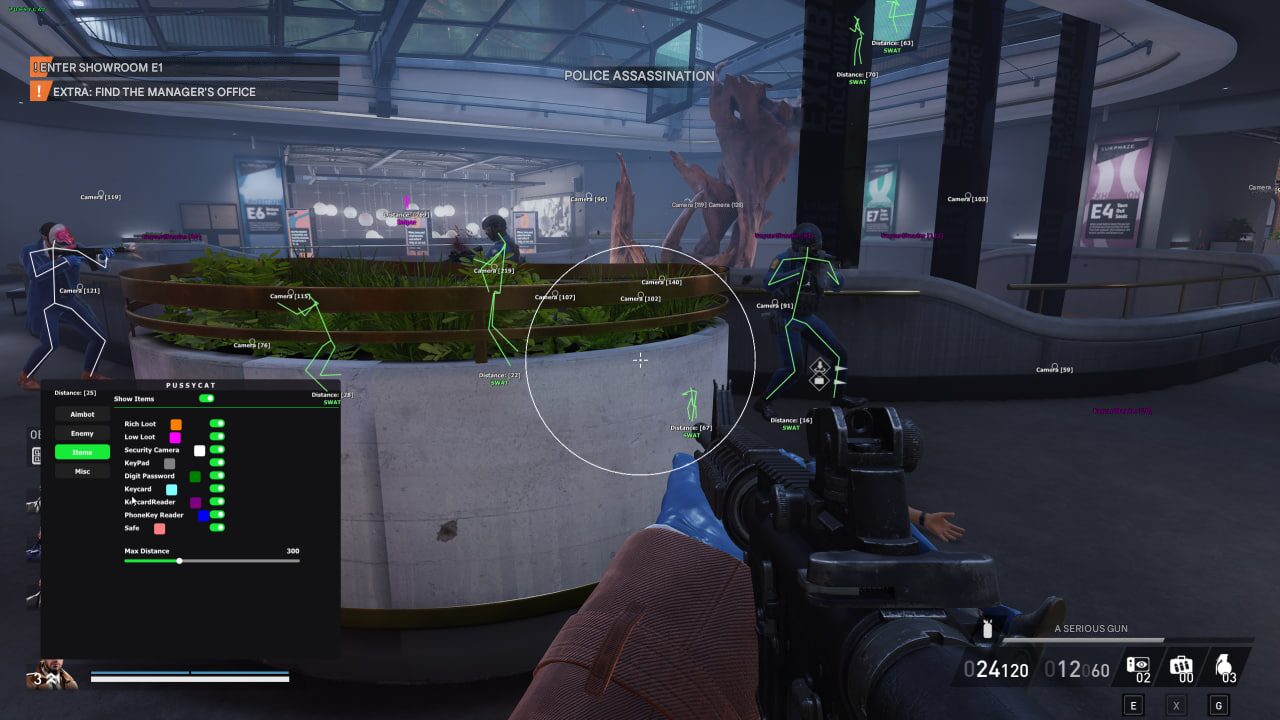
Task: Select the phone camera gadget icon
Action: pos(1137,666)
